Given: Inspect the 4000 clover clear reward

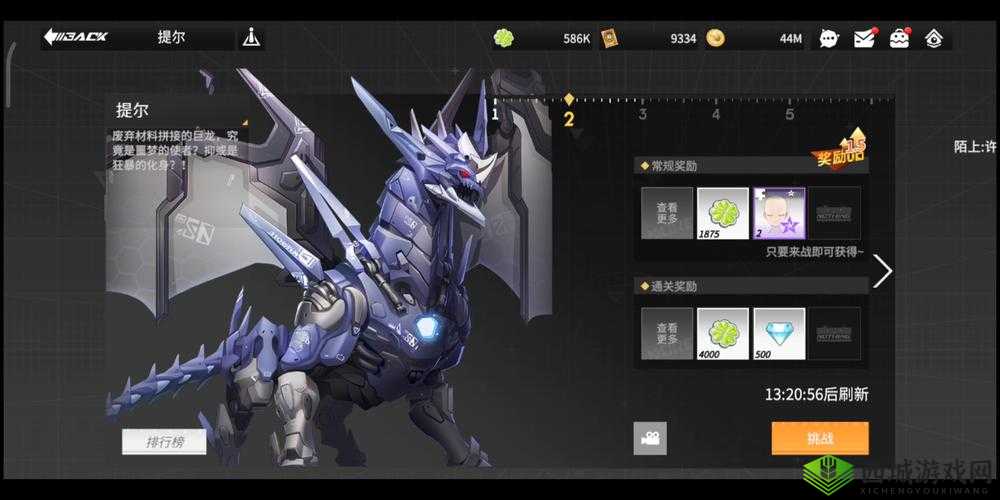Looking at the screenshot, I should click(722, 333).
